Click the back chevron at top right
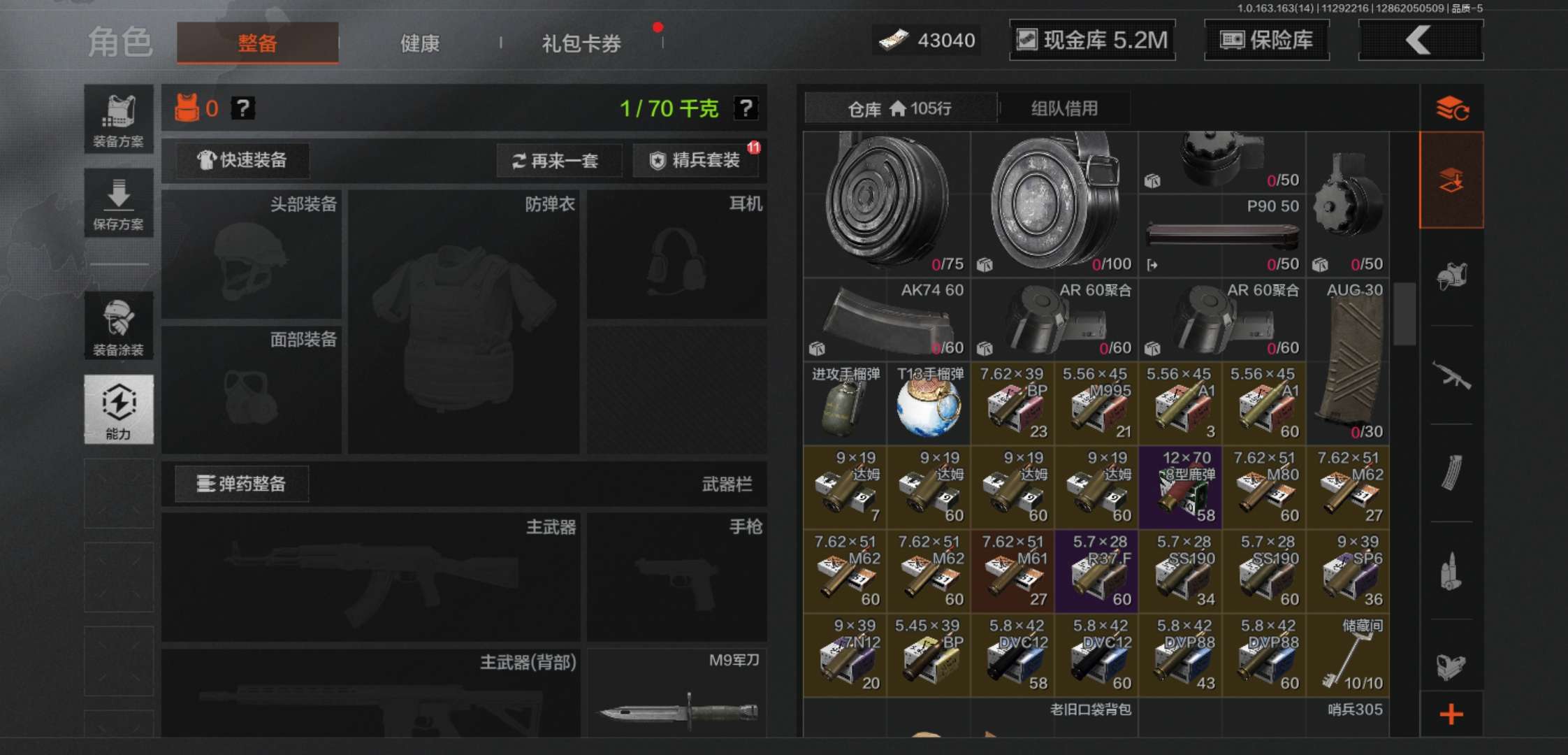The width and height of the screenshot is (1568, 755). click(1419, 40)
